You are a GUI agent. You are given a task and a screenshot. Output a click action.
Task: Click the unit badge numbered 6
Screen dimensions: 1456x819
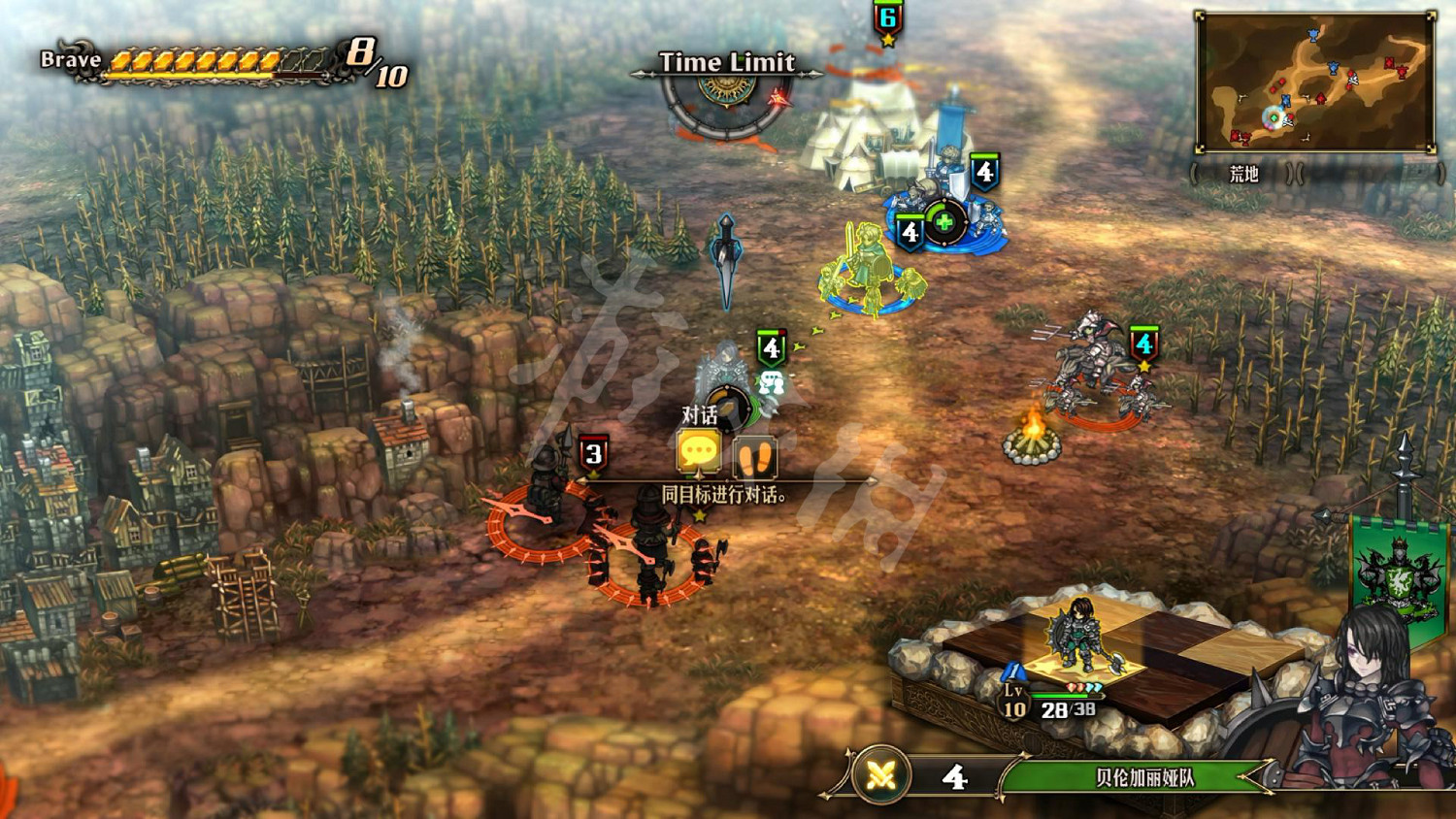(887, 19)
